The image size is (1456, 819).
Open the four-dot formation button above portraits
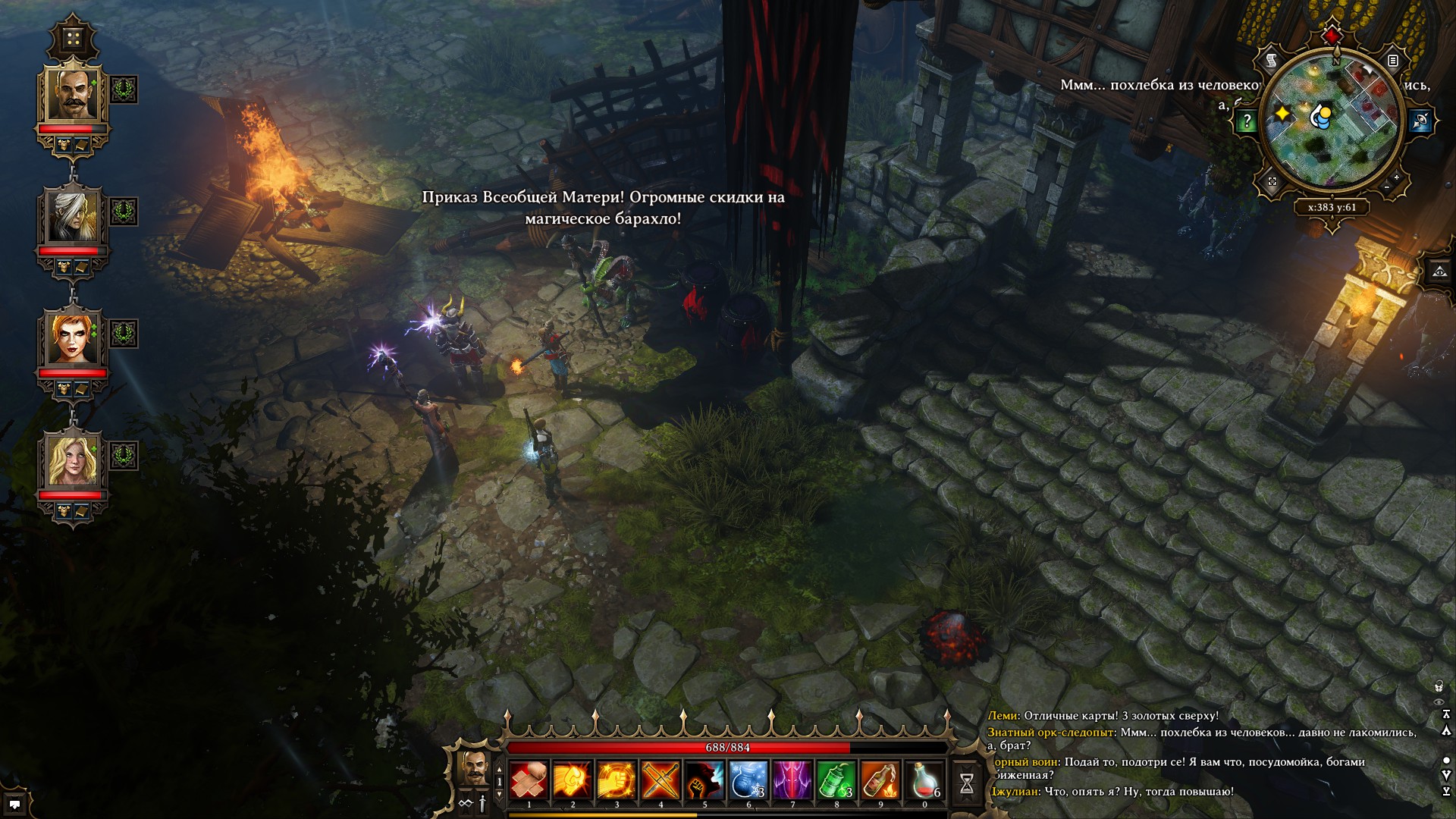pyautogui.click(x=73, y=39)
